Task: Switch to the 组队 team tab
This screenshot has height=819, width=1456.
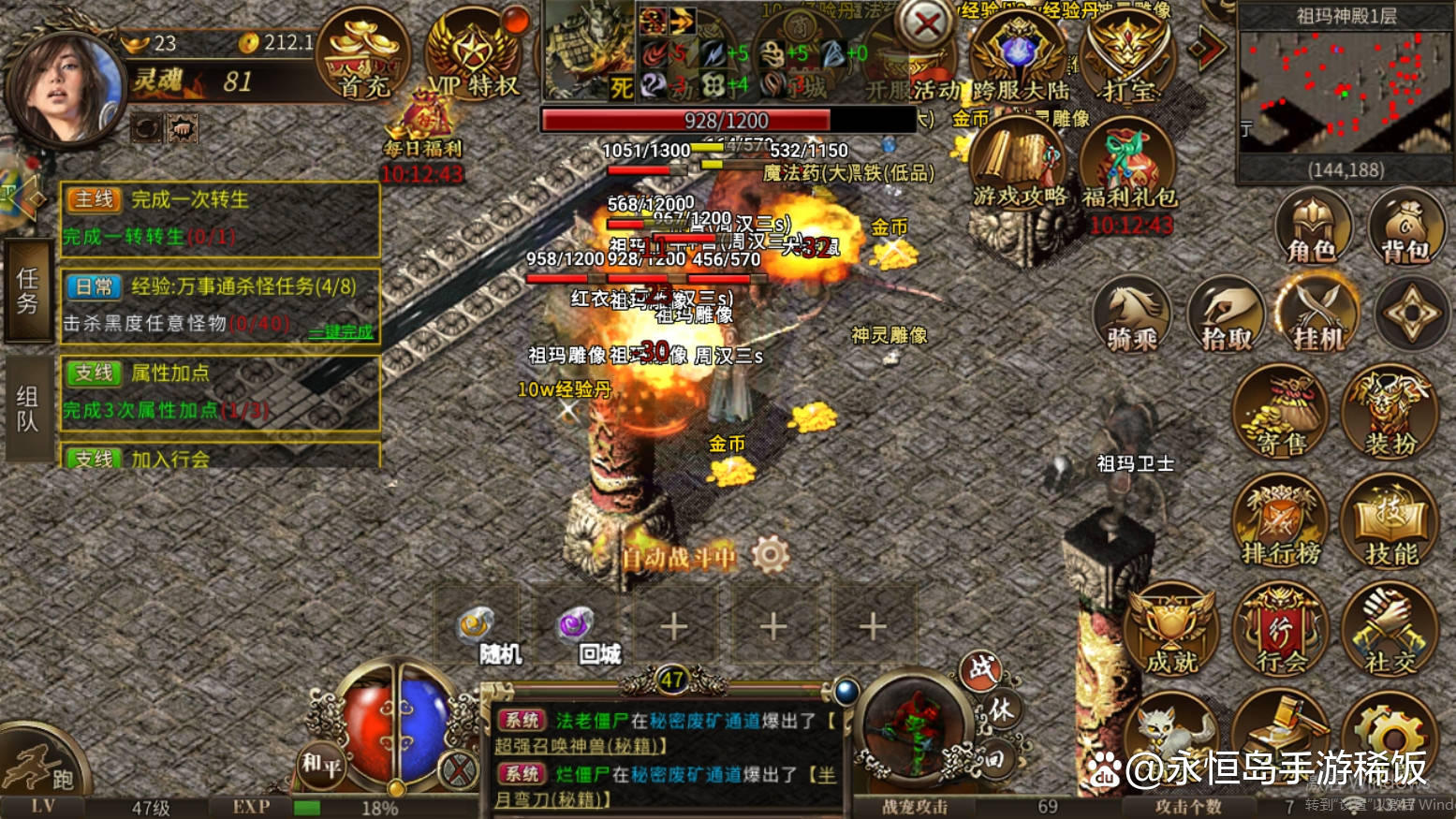Action: (x=27, y=410)
